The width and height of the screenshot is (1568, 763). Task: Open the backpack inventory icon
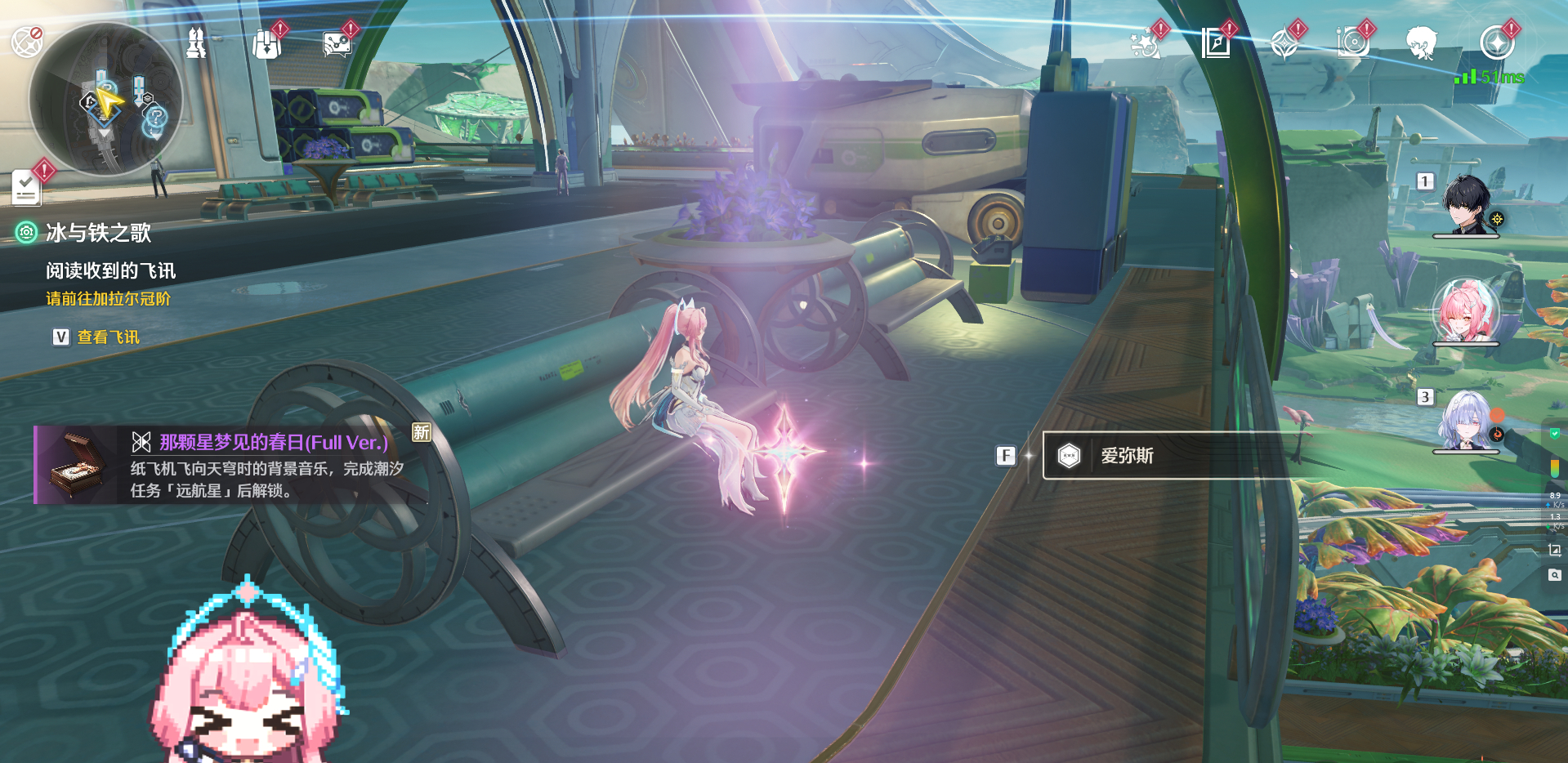pos(266,44)
